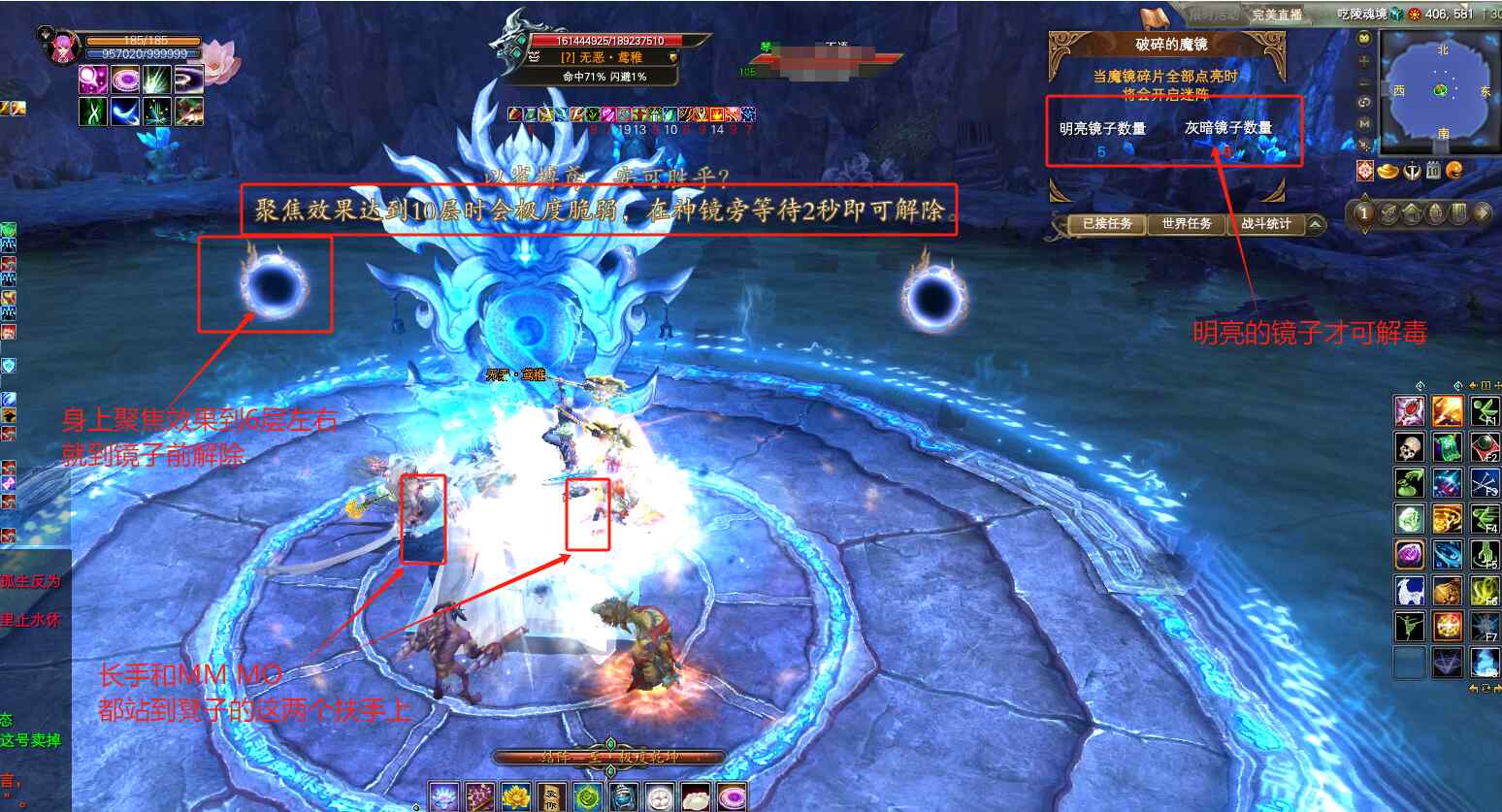Screen dimensions: 1502x812
Task: Open the calendar icon below the minimap
Action: point(1433,171)
